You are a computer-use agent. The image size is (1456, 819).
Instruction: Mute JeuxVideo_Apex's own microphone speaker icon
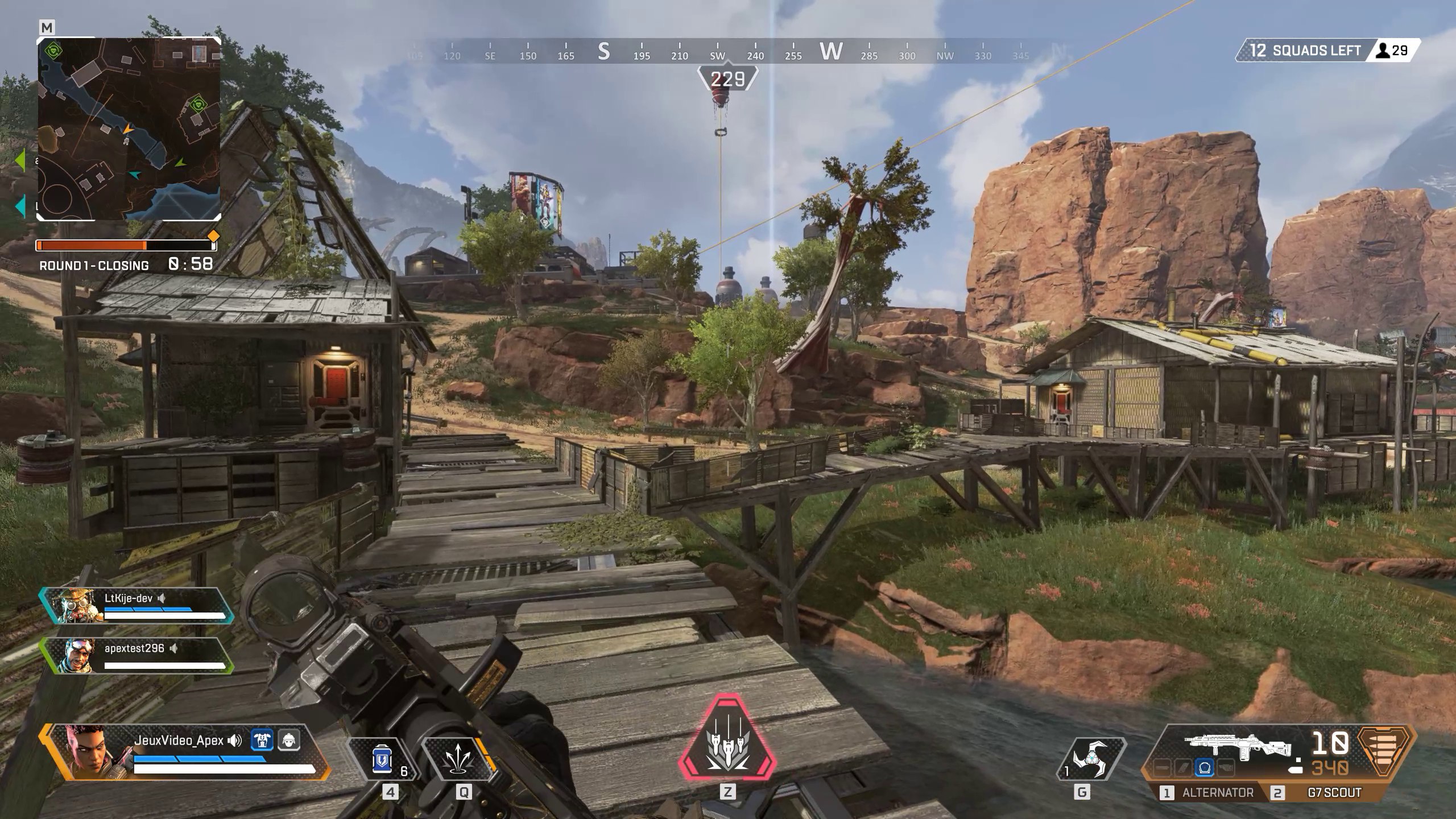[x=234, y=741]
